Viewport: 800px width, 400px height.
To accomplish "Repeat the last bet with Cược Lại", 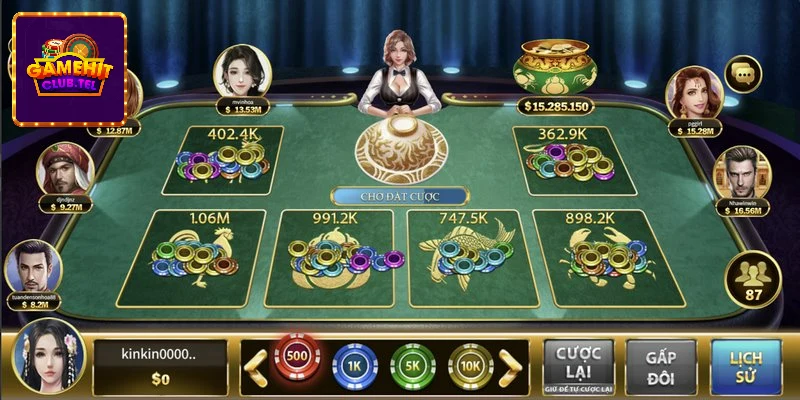I will coord(578,364).
